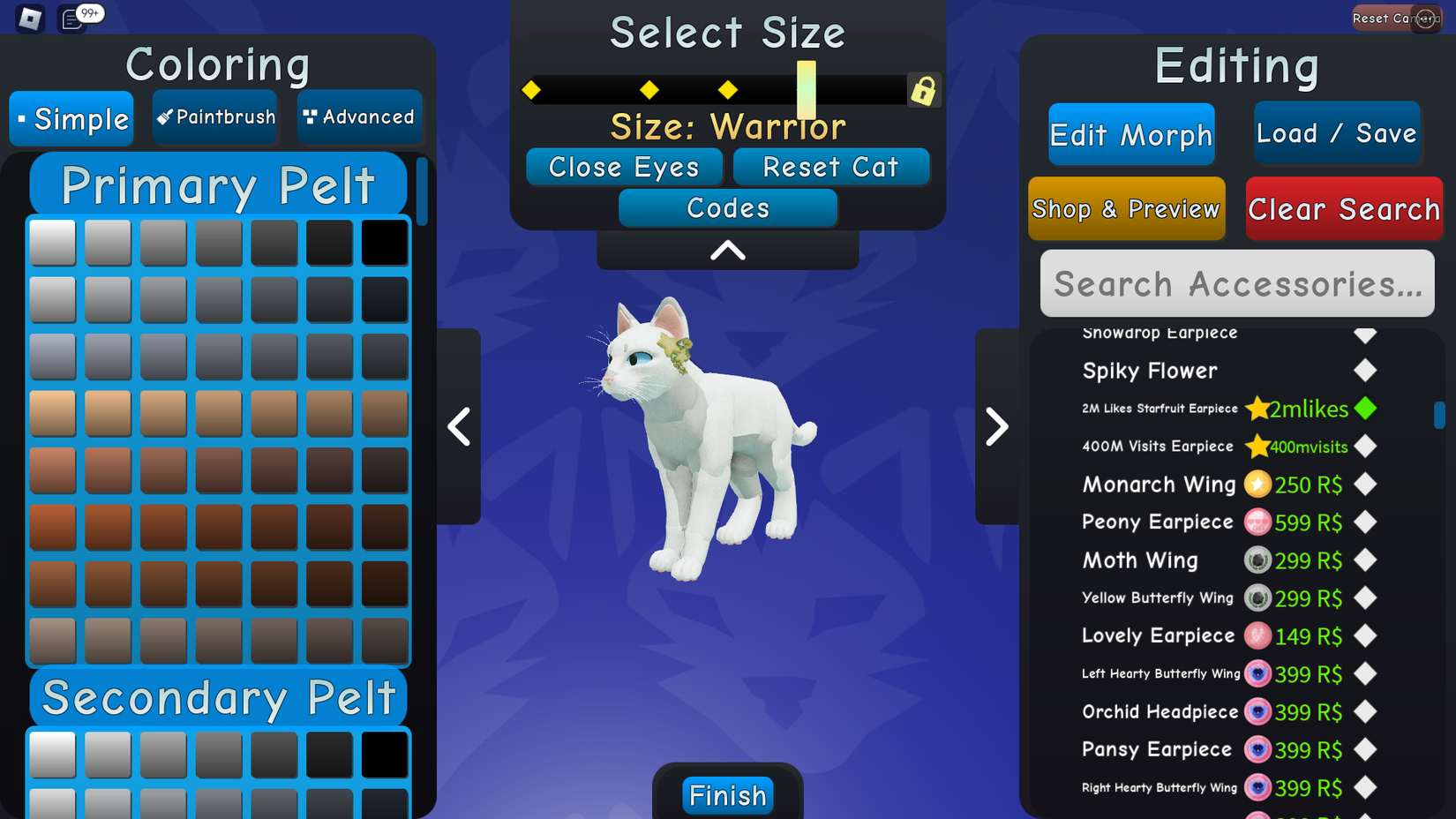Toggle the Moth Wing equip diamond
This screenshot has height=819, width=1456.
[x=1365, y=560]
